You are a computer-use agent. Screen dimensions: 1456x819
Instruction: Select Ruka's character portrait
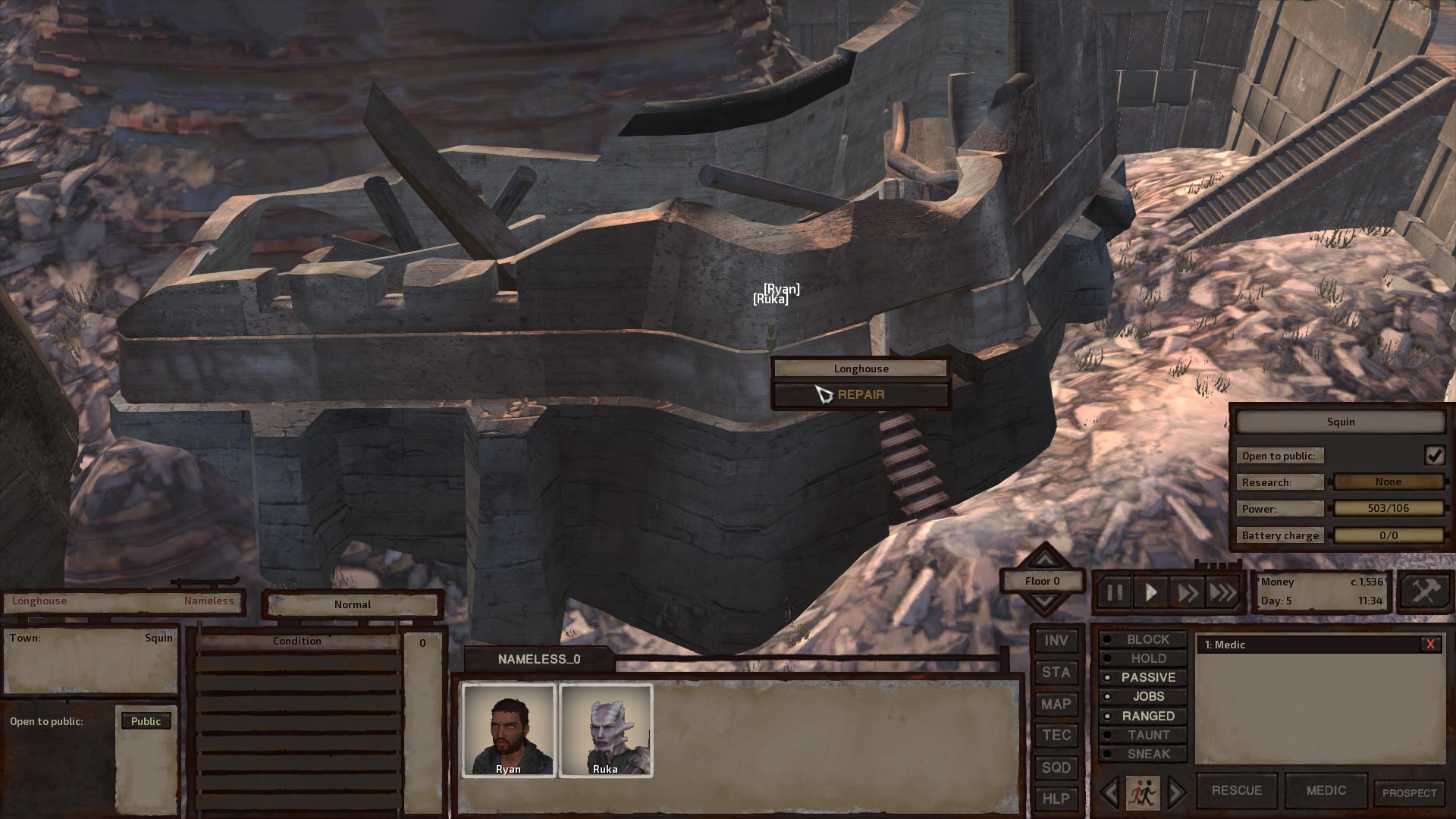[x=606, y=730]
